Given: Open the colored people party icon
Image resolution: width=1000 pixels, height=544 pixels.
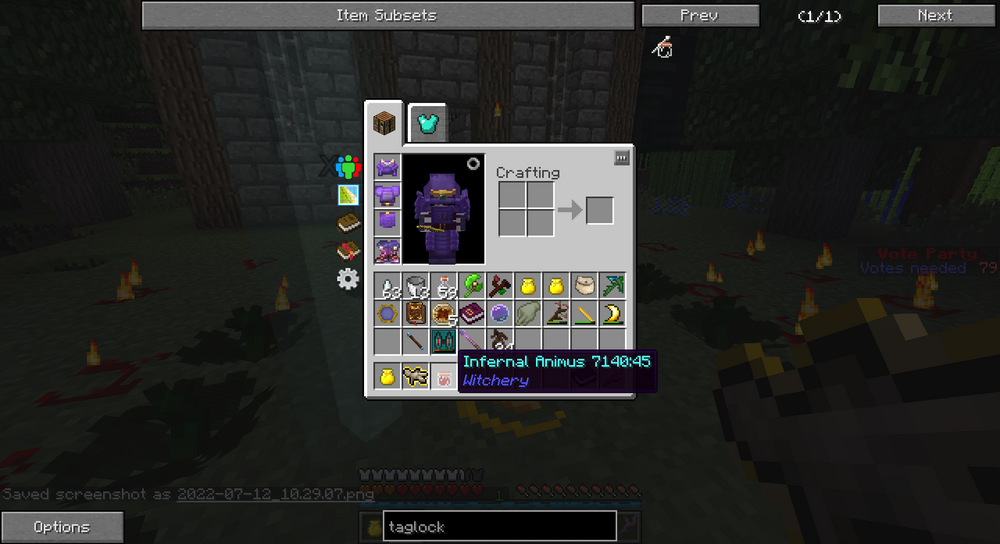Looking at the screenshot, I should coord(348,167).
